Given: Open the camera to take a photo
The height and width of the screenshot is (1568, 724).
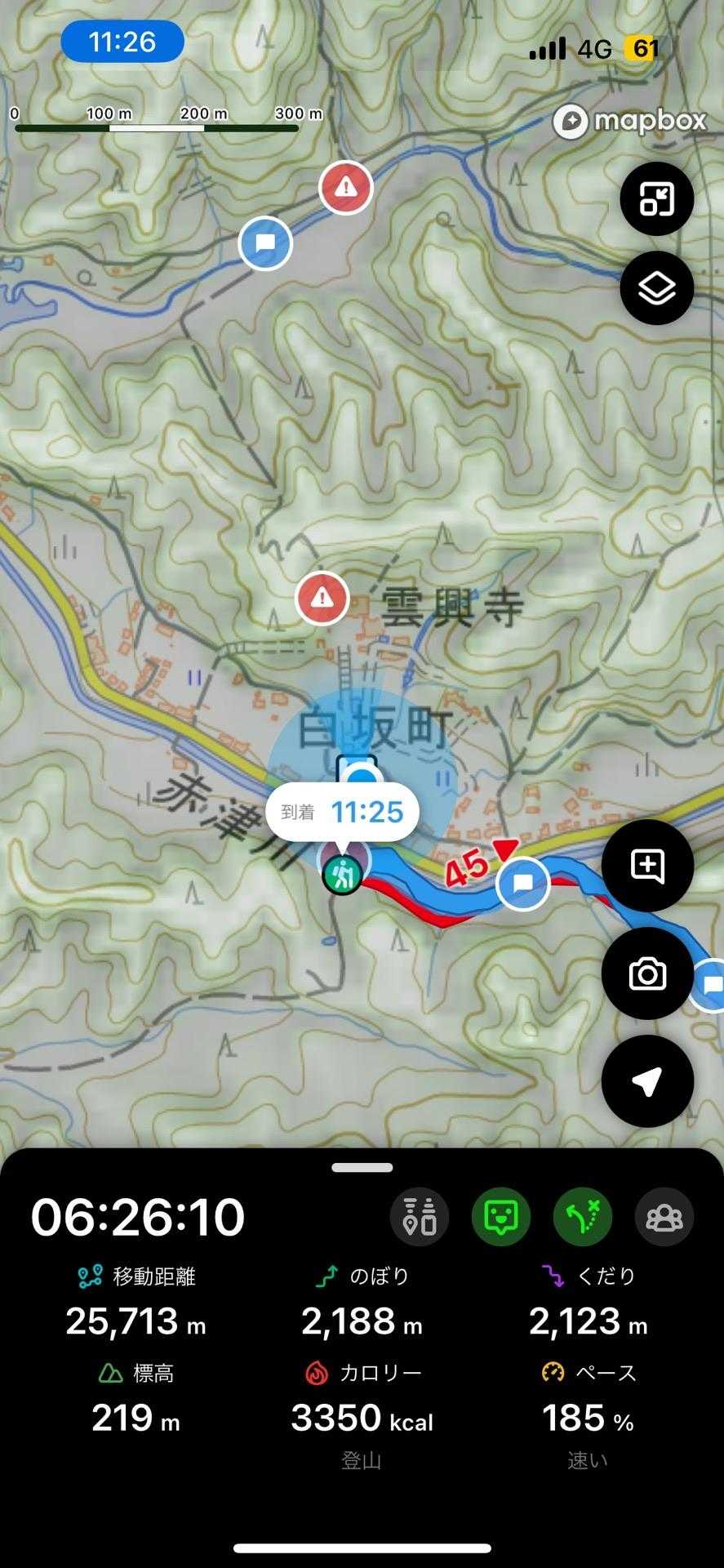Looking at the screenshot, I should pos(647,973).
